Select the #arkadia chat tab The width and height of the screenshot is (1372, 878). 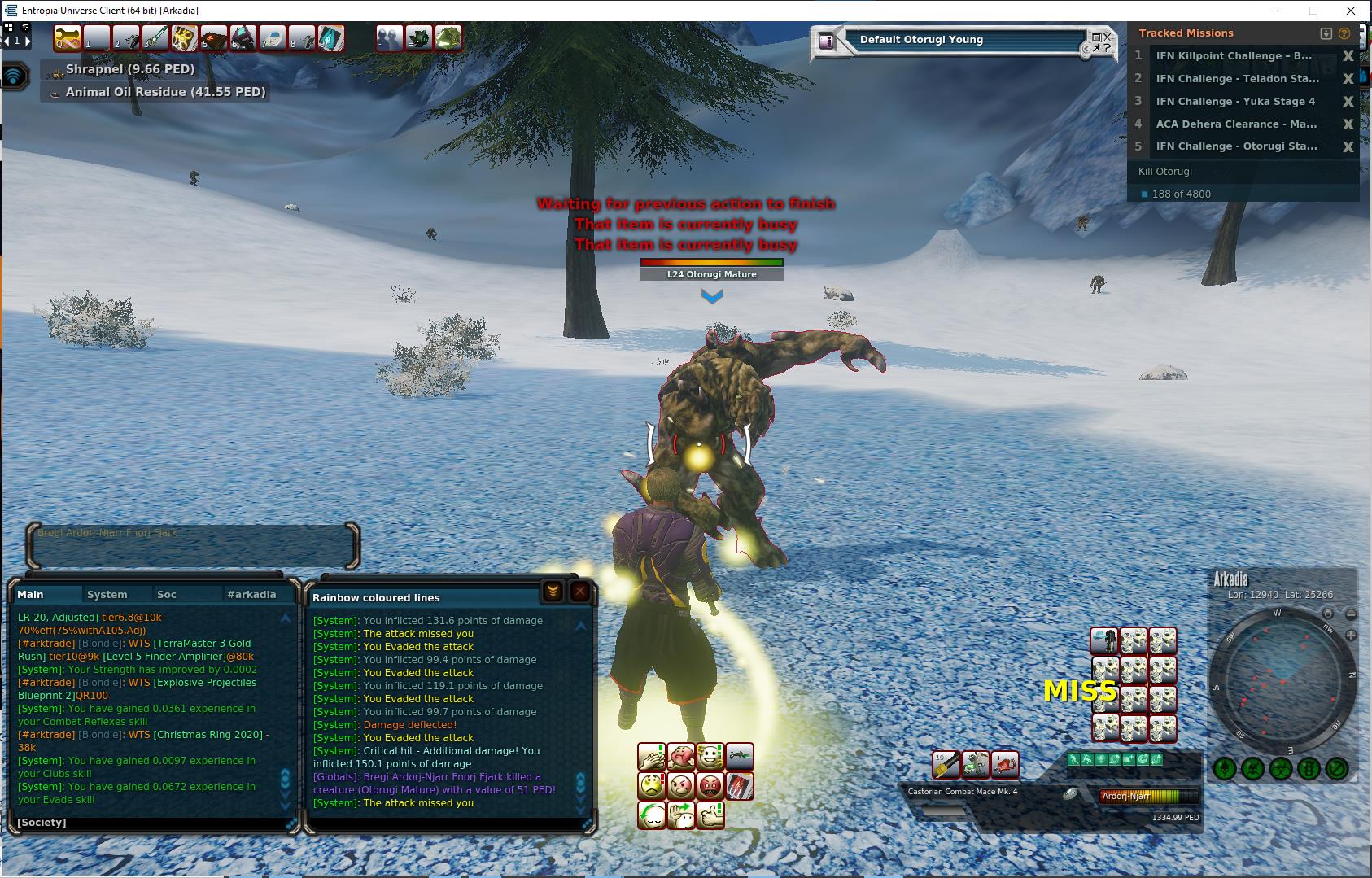[251, 595]
